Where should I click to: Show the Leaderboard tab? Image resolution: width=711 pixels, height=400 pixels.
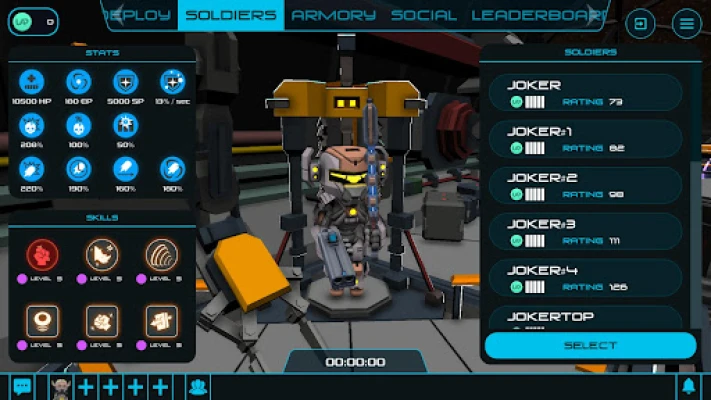pos(536,15)
